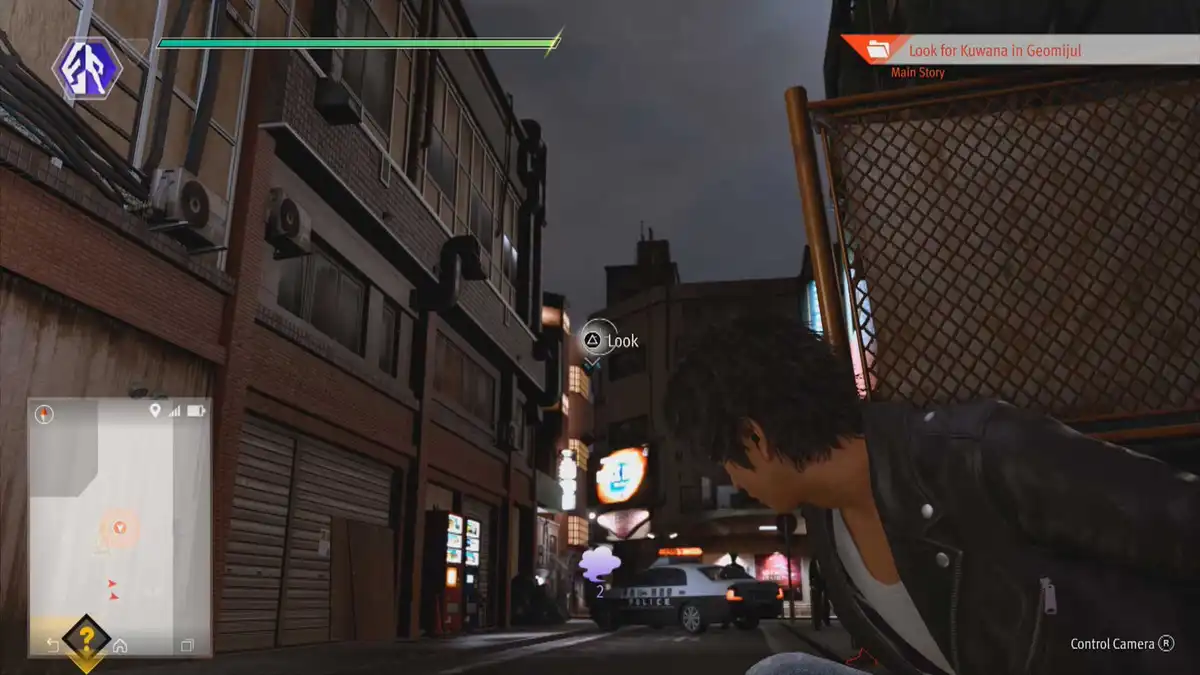The image size is (1200, 675).
Task: Click the orange player marker on the minimap
Action: [120, 527]
